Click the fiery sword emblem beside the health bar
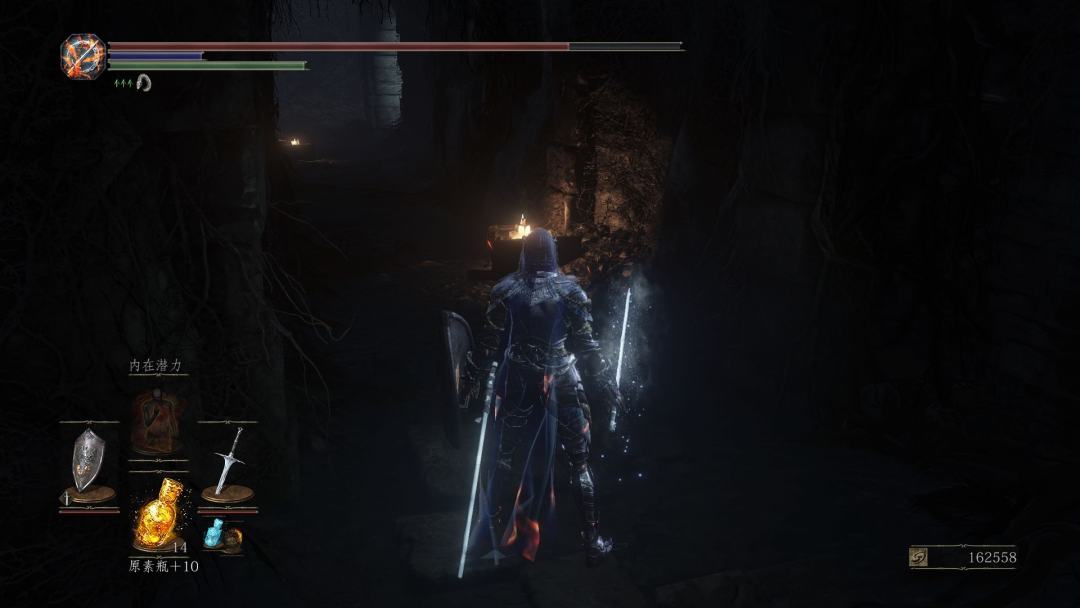The height and width of the screenshot is (608, 1080). 82,56
